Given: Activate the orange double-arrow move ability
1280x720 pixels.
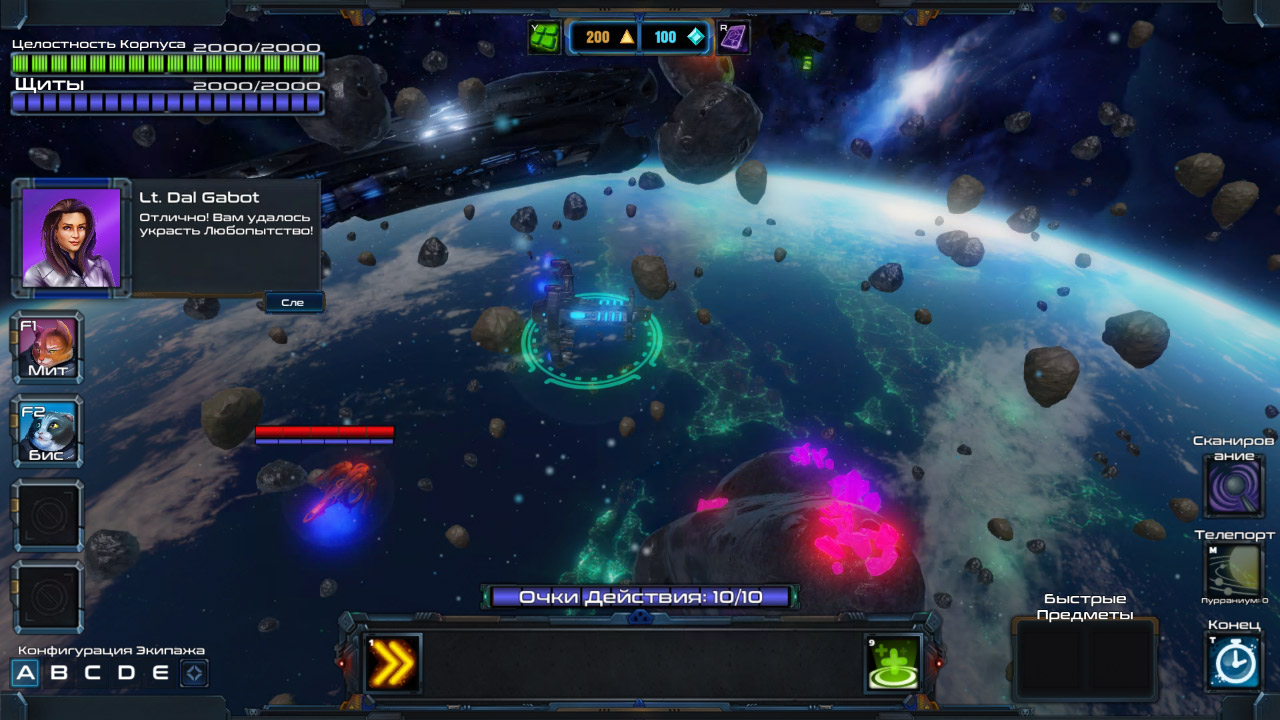Looking at the screenshot, I should (x=392, y=663).
